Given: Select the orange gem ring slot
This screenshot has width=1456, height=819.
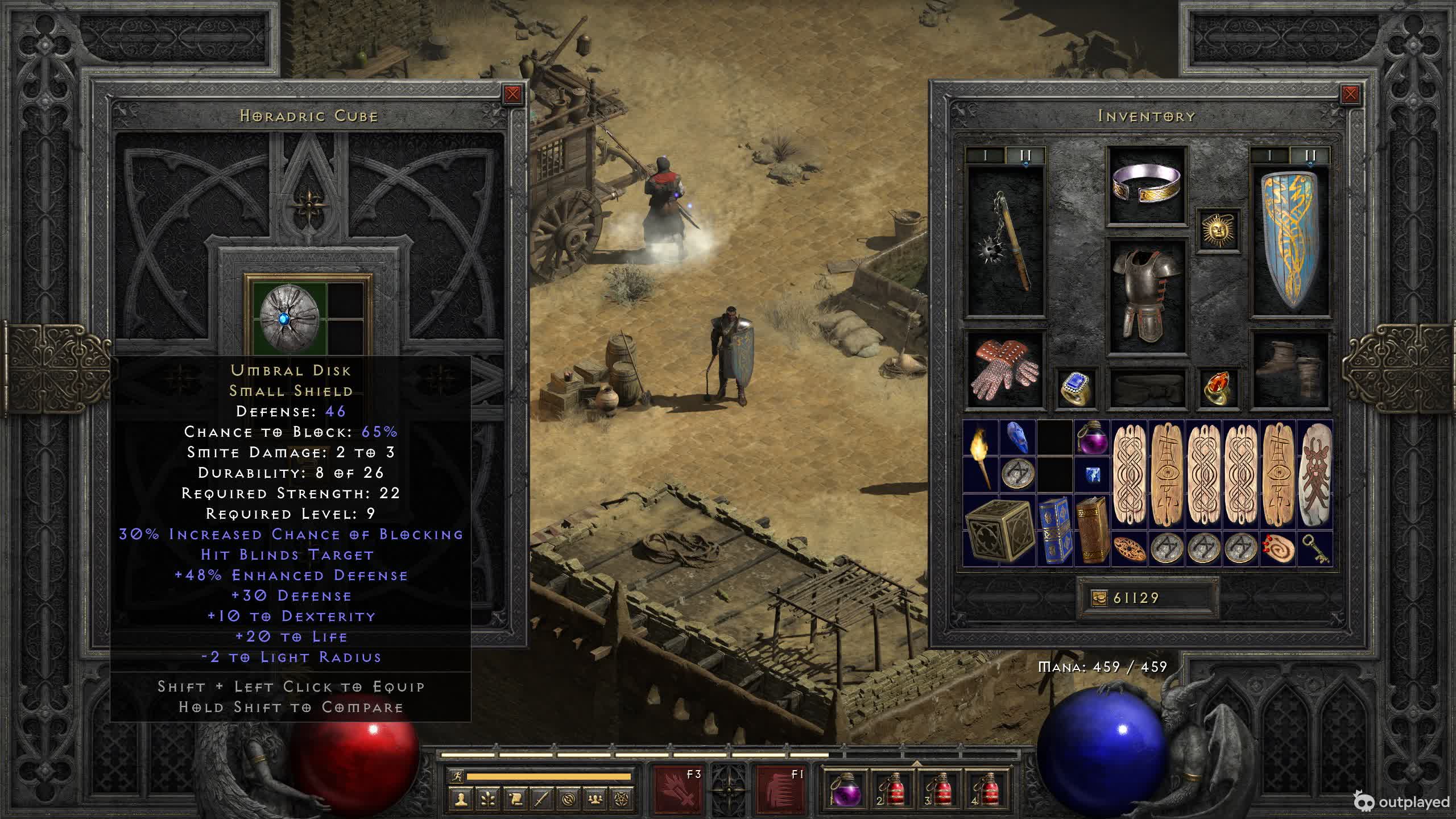Looking at the screenshot, I should coord(1218,388).
